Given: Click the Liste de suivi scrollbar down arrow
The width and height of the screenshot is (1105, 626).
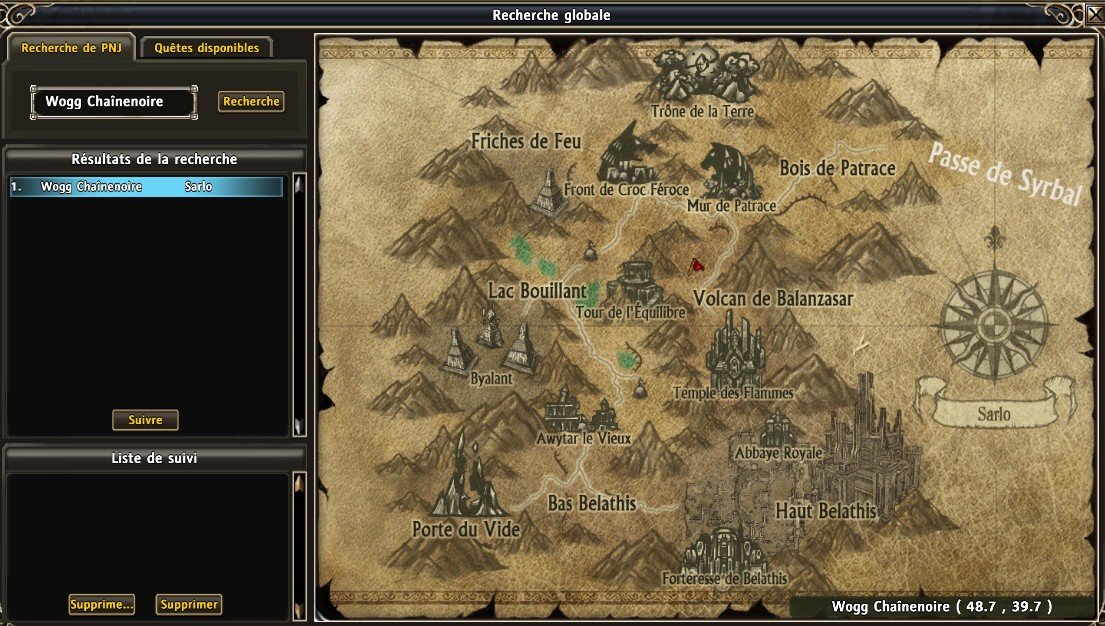Looking at the screenshot, I should click(x=298, y=609).
